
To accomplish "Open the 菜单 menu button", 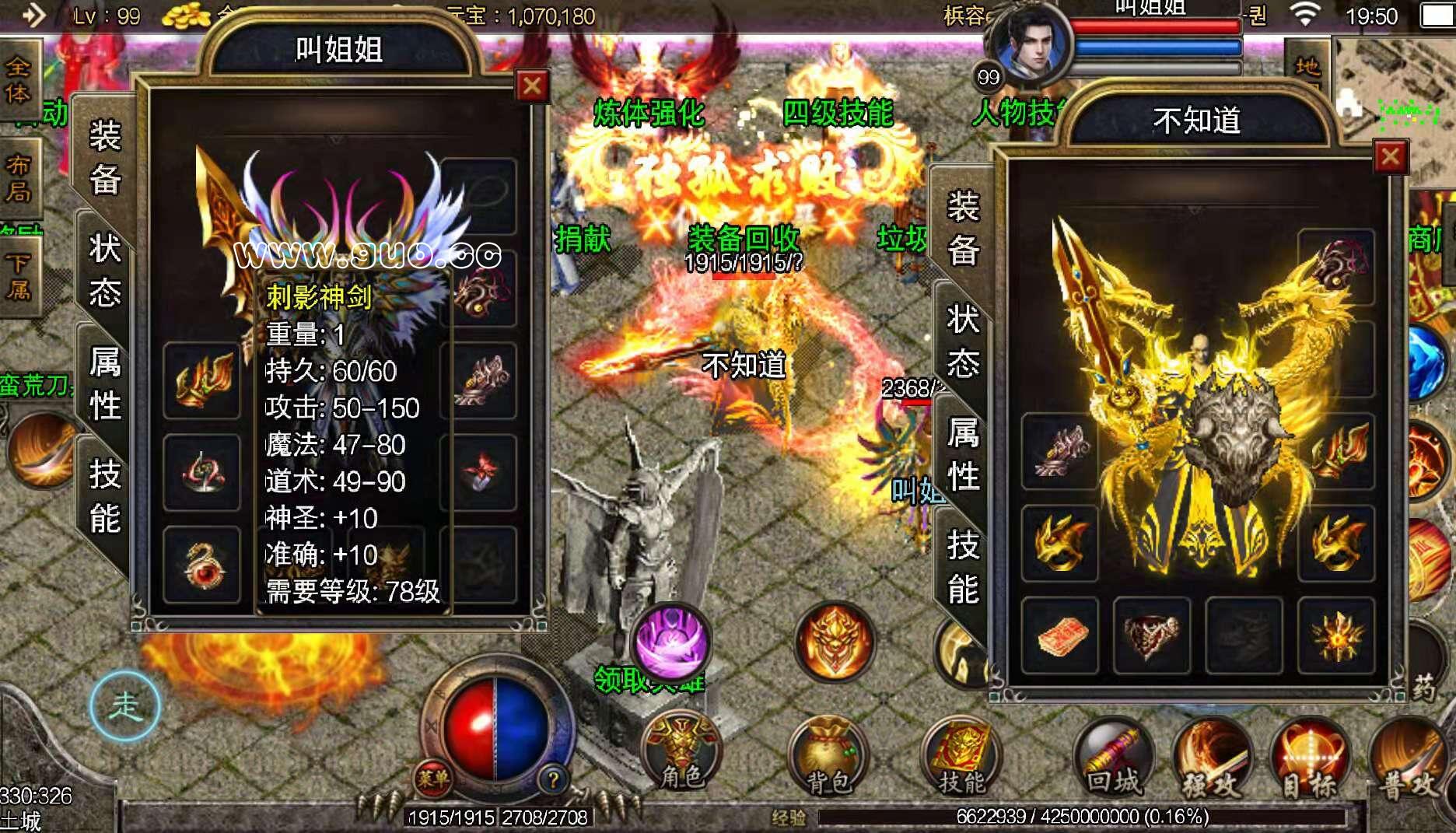I will click(432, 778).
